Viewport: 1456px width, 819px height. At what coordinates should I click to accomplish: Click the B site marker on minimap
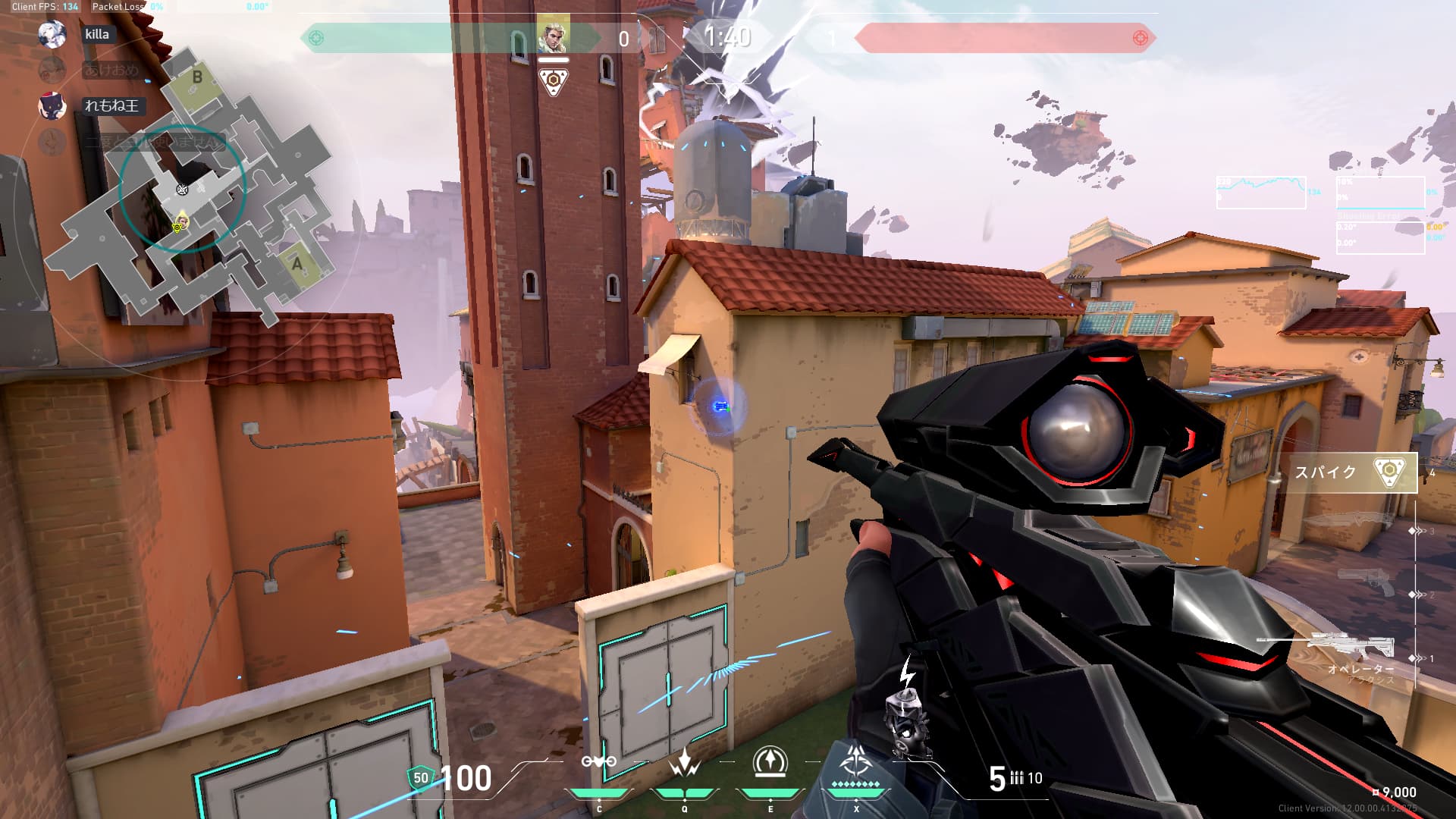[197, 77]
